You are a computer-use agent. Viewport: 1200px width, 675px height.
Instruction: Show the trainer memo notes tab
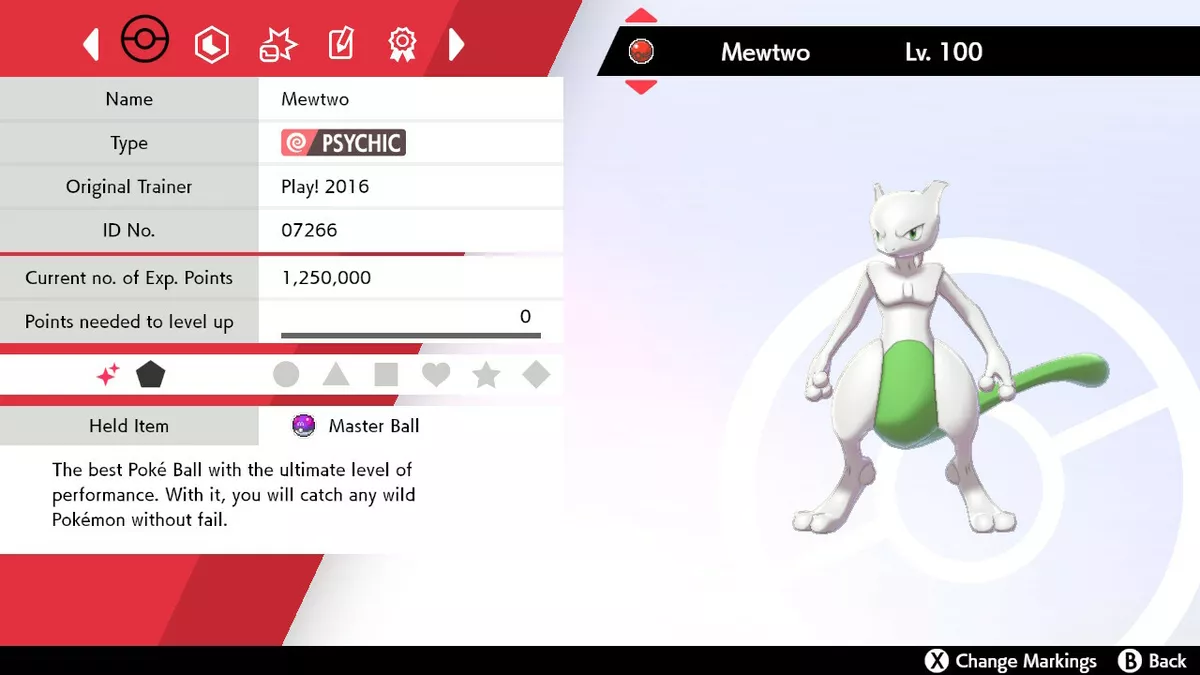coord(341,44)
